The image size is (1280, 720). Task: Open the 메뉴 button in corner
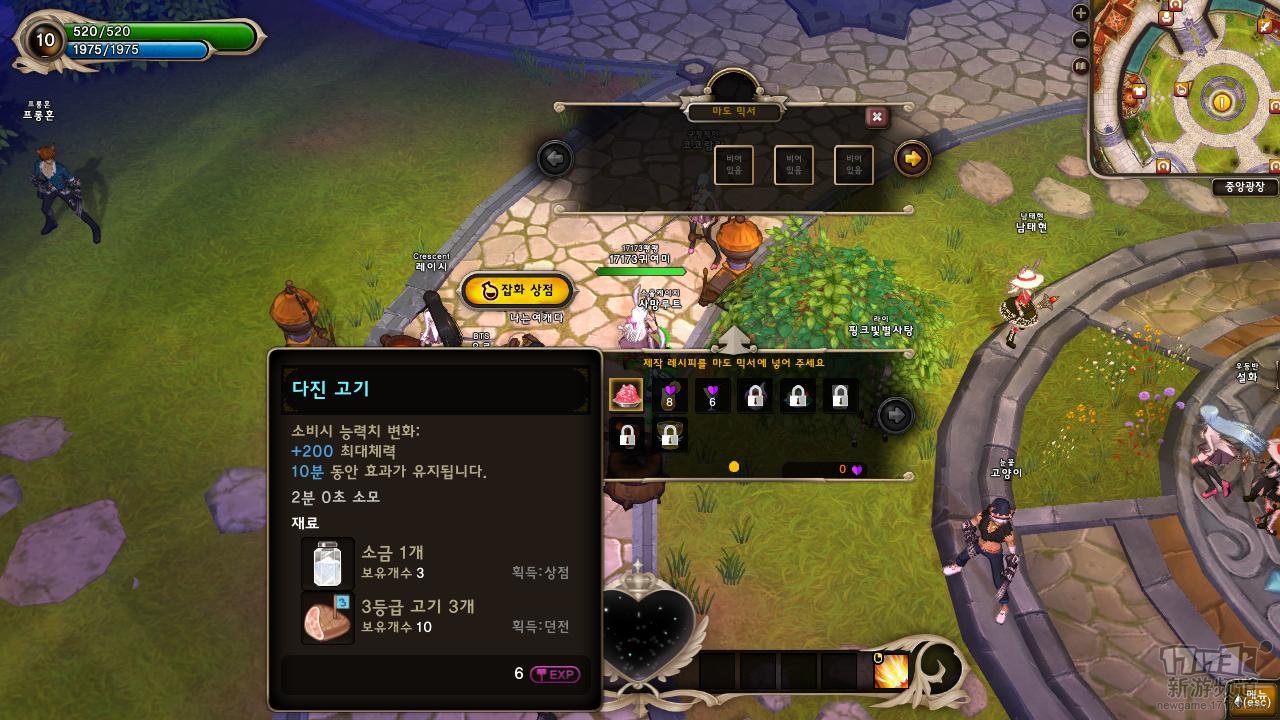(1253, 699)
